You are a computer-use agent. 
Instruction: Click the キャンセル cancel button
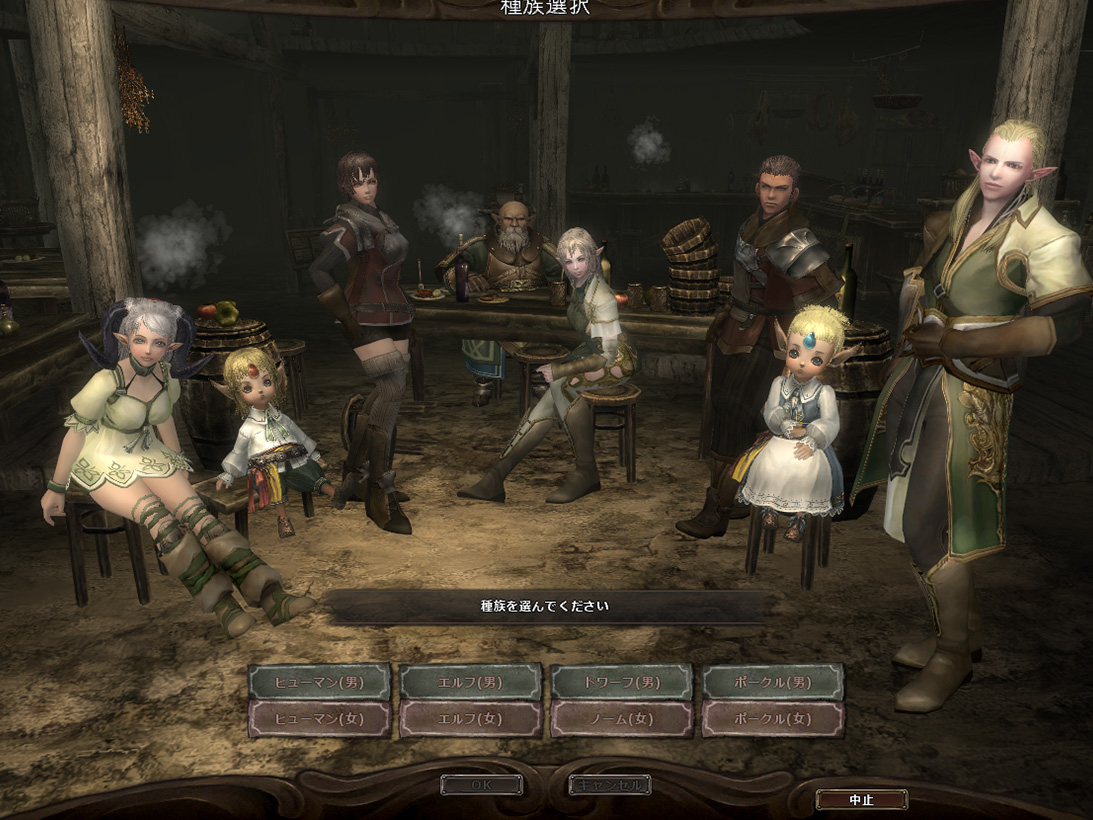pos(610,785)
